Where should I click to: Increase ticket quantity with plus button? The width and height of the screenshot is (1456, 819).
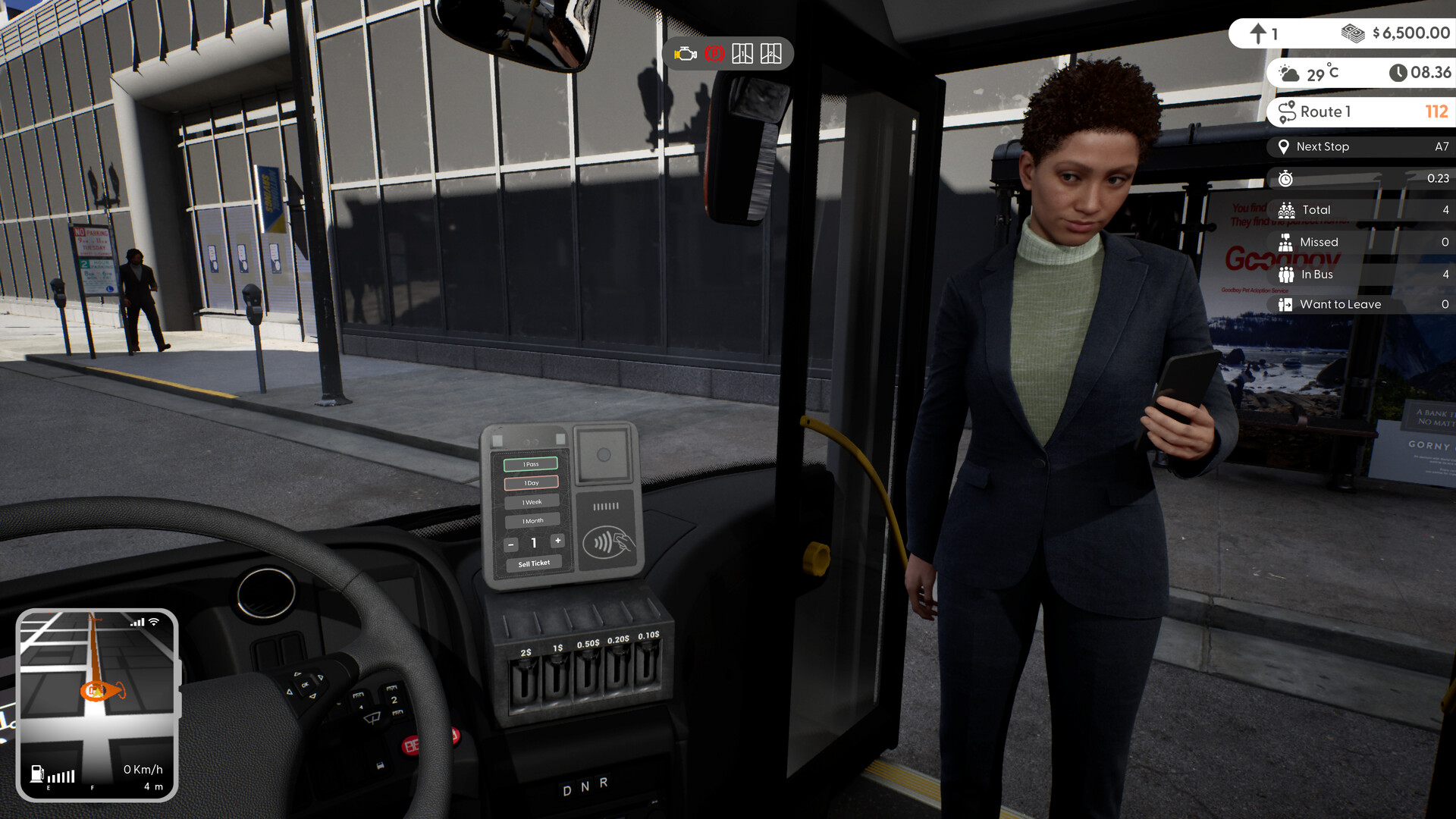(x=558, y=541)
